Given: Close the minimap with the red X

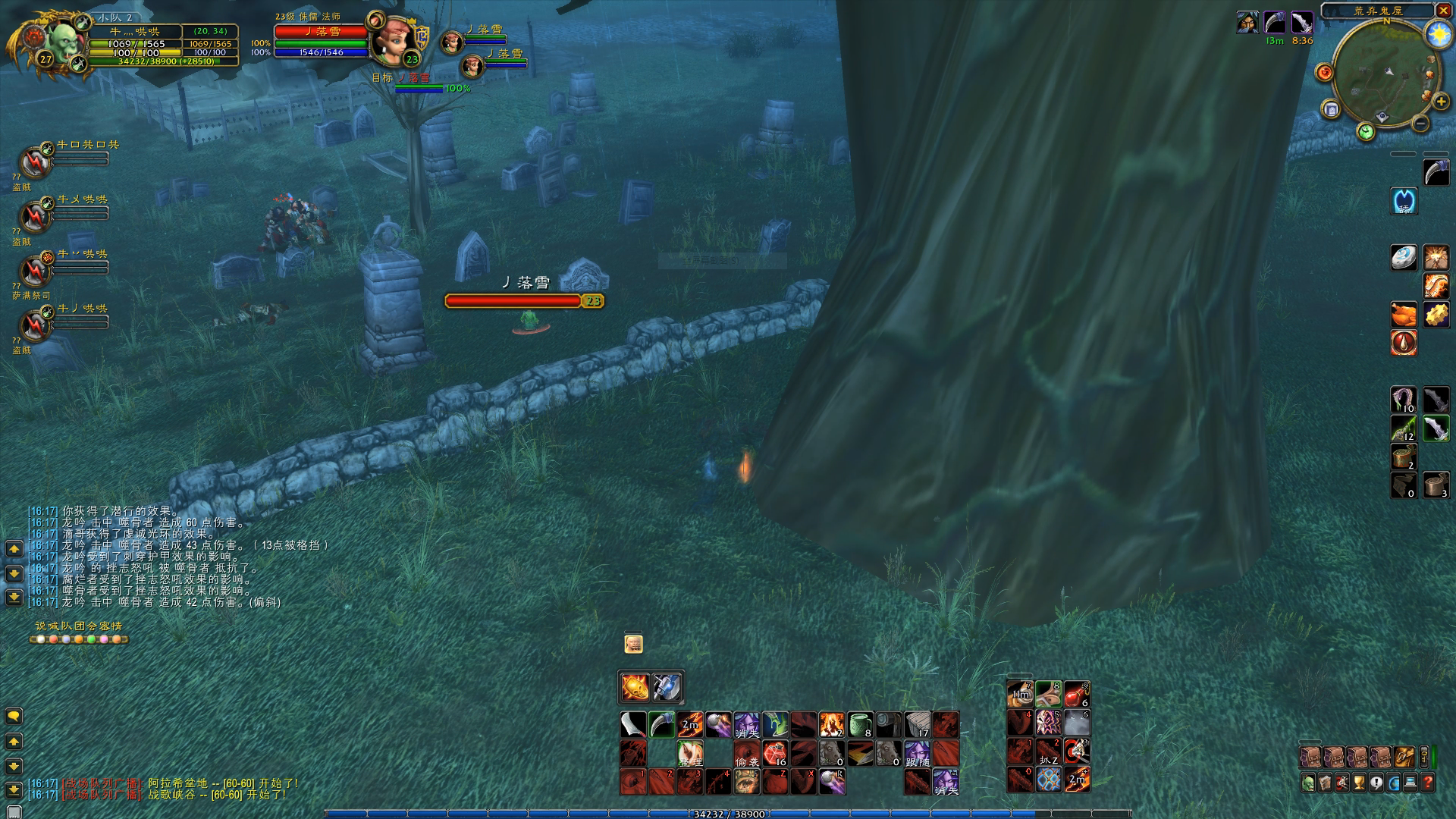Looking at the screenshot, I should pyautogui.click(x=1442, y=11).
